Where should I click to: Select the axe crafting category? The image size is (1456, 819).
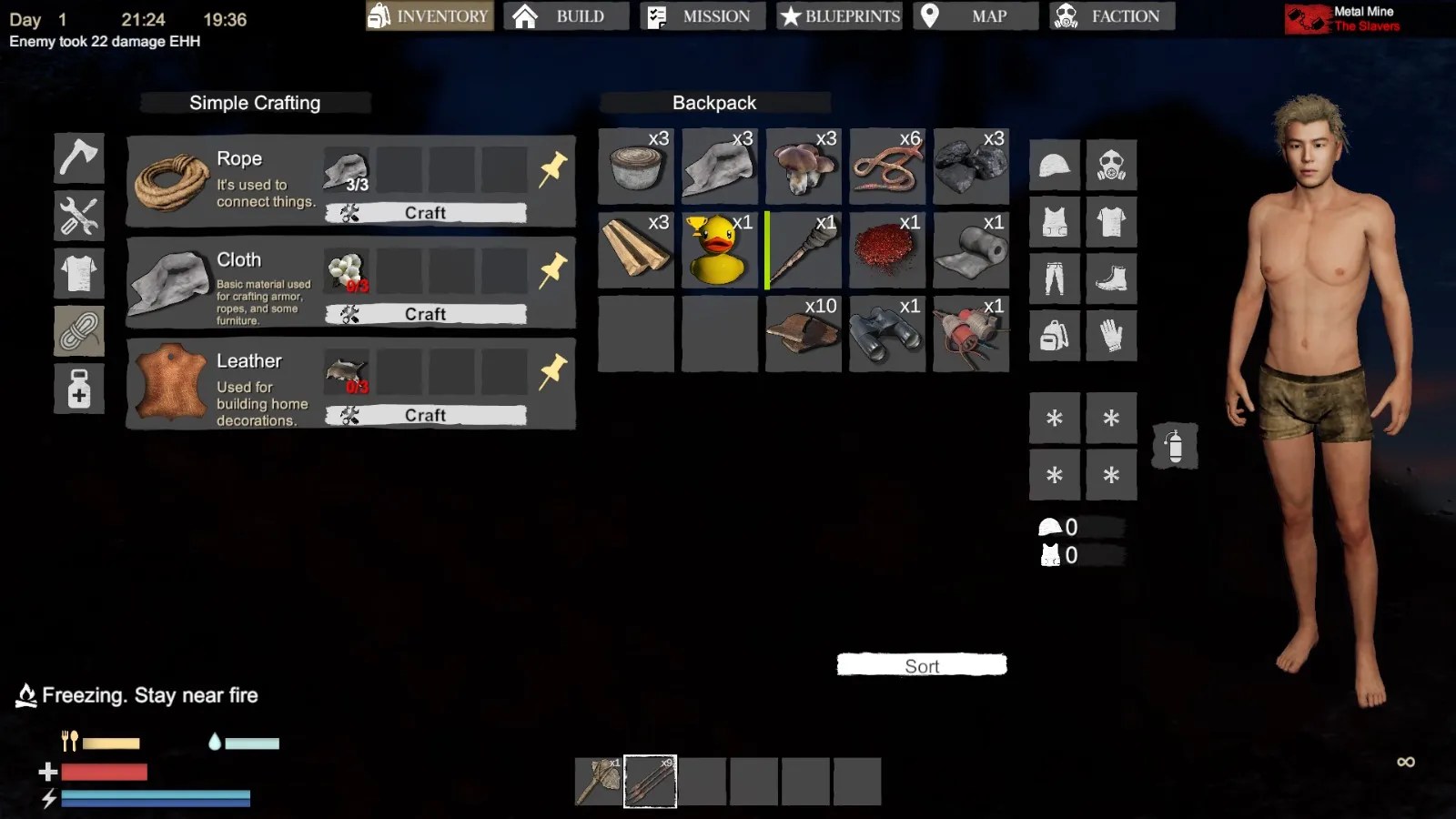tap(78, 158)
